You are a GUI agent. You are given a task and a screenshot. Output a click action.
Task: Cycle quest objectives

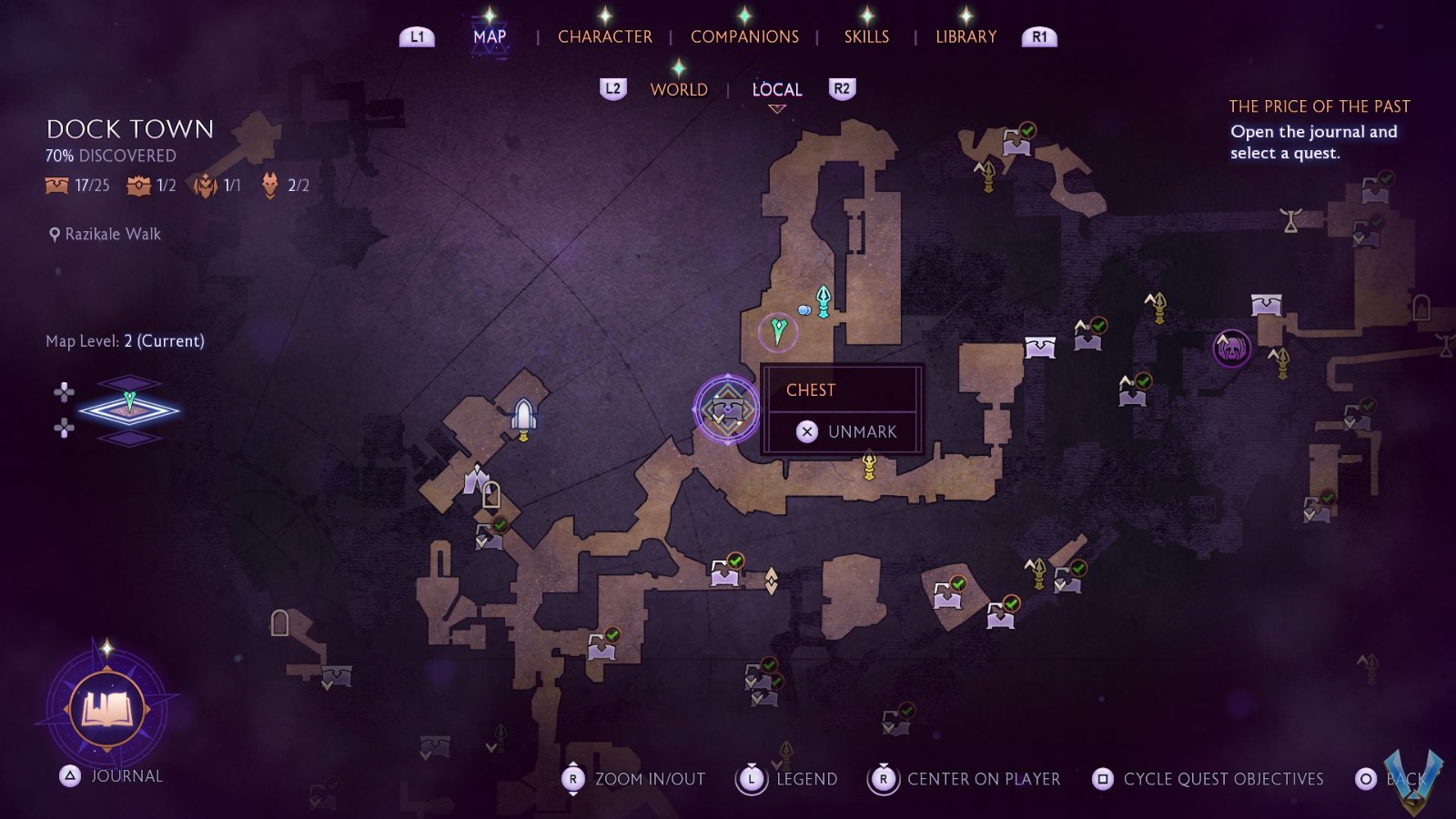click(1208, 779)
